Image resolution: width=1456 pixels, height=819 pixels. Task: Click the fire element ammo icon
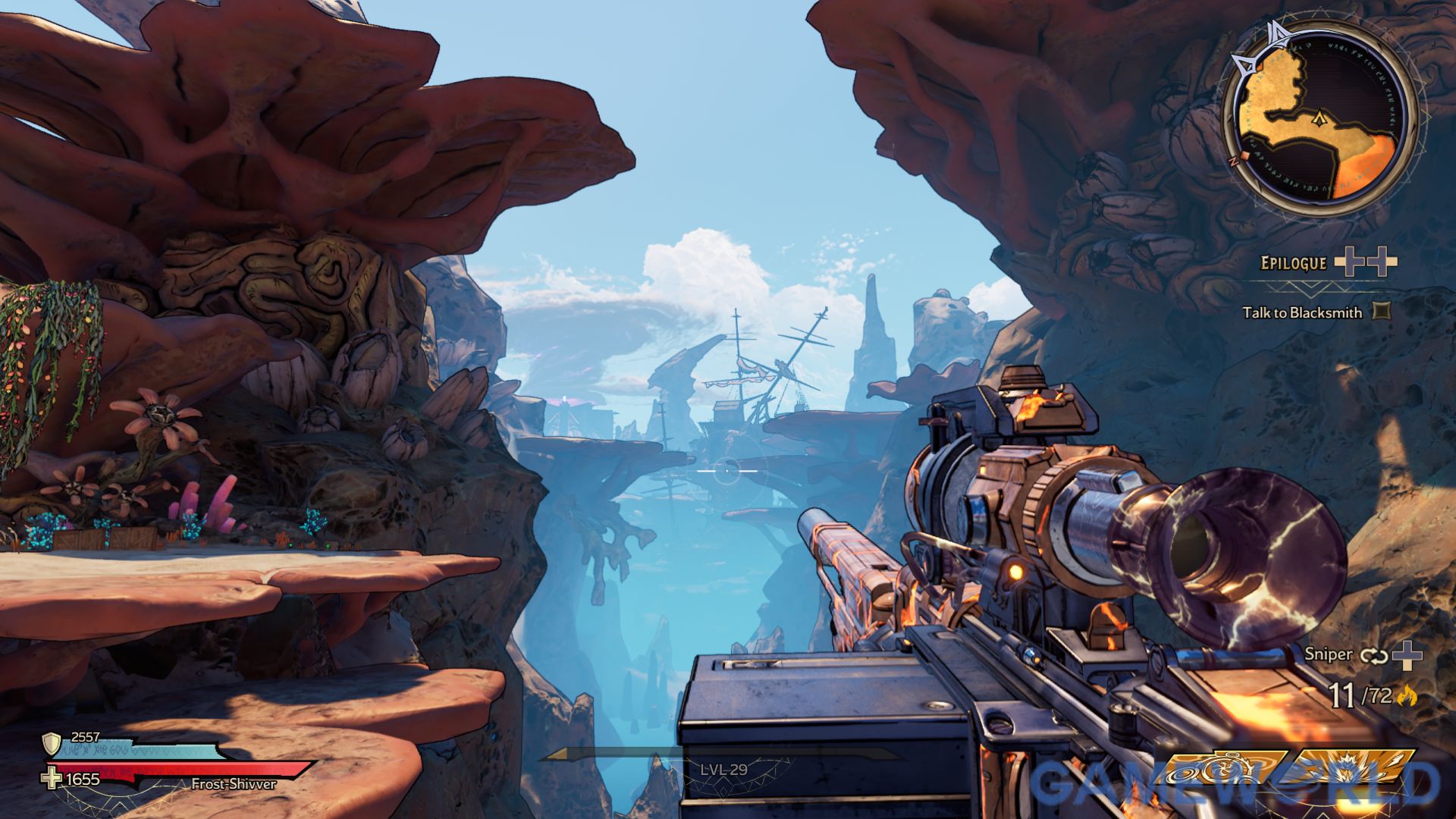[x=1410, y=695]
